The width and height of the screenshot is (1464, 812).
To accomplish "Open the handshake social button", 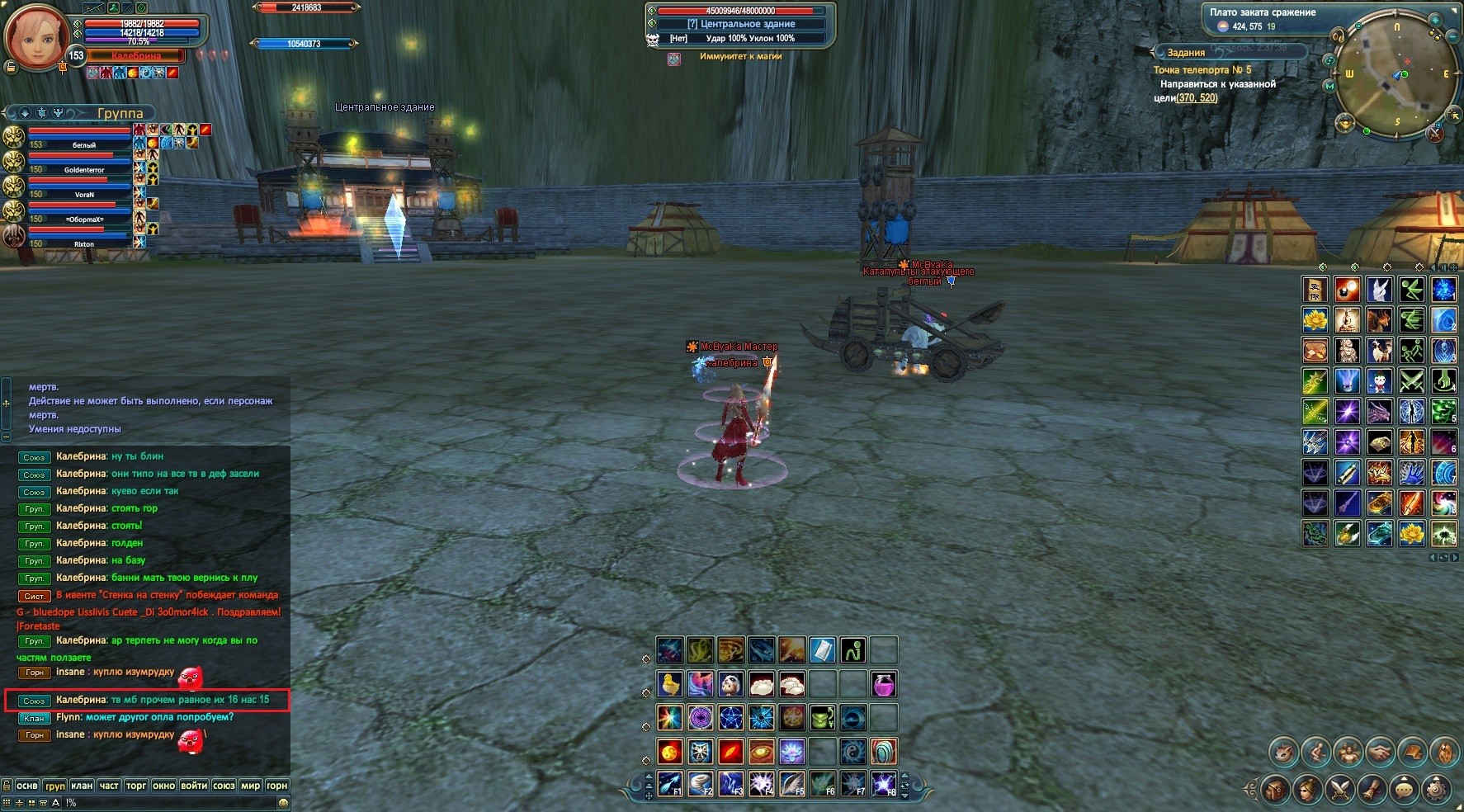I will point(1380,752).
